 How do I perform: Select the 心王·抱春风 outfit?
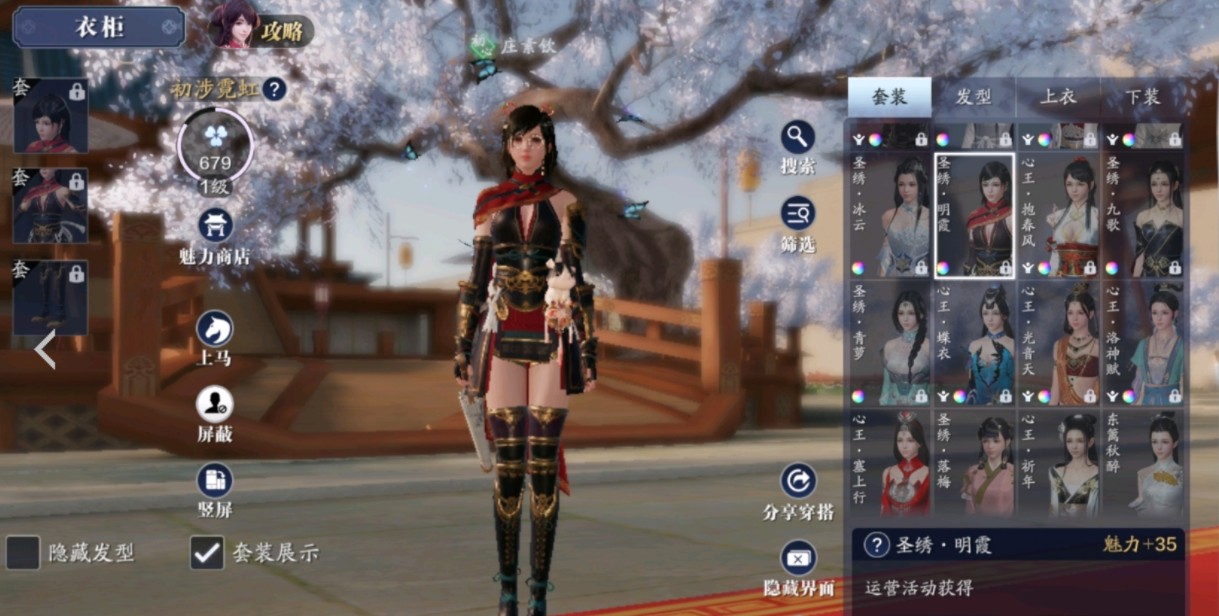[1058, 215]
